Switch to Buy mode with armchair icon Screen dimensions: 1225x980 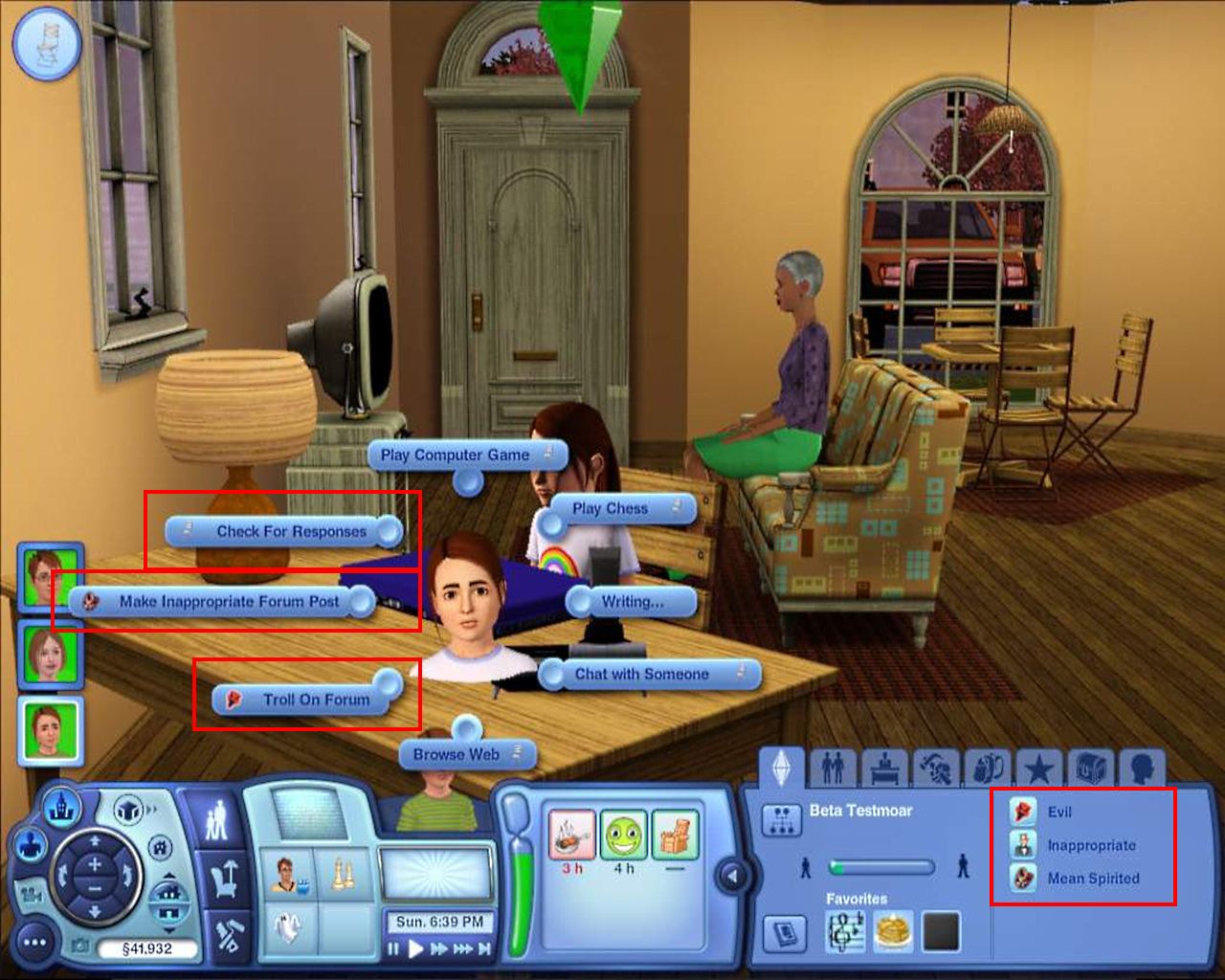pyautogui.click(x=227, y=879)
